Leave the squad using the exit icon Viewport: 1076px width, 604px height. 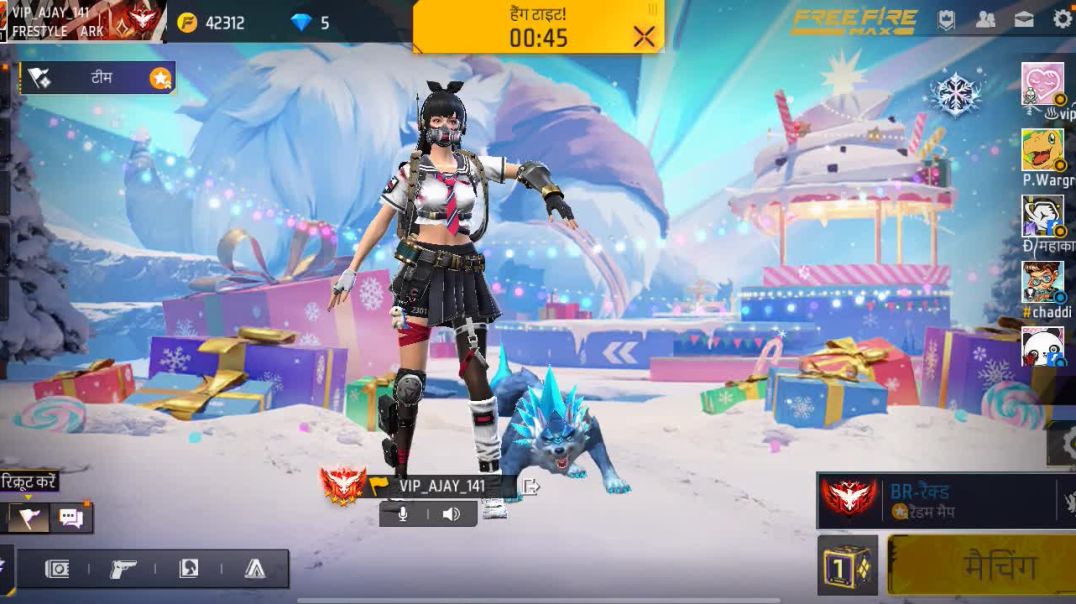tap(531, 487)
